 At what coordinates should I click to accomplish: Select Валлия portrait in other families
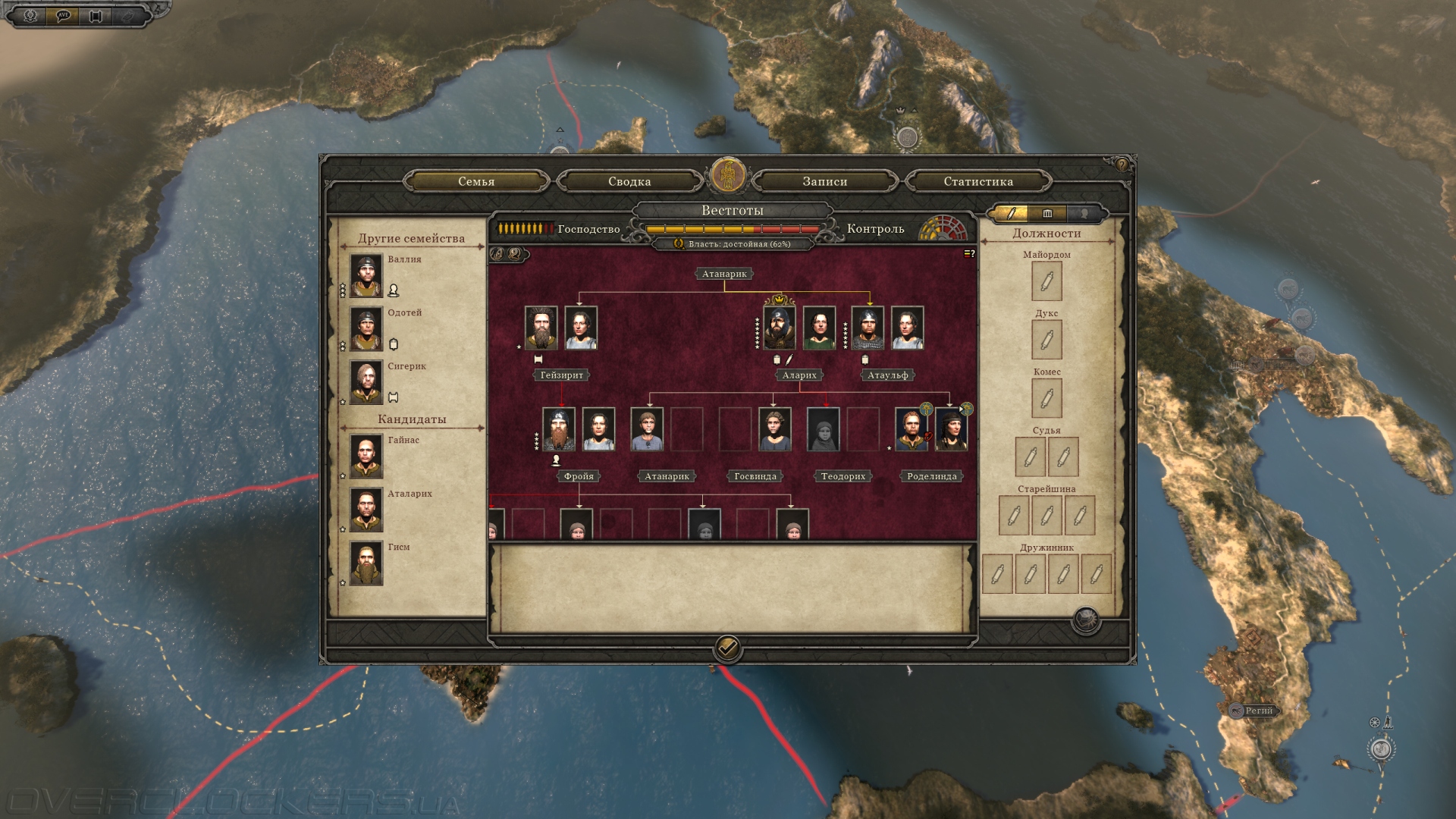coord(366,275)
